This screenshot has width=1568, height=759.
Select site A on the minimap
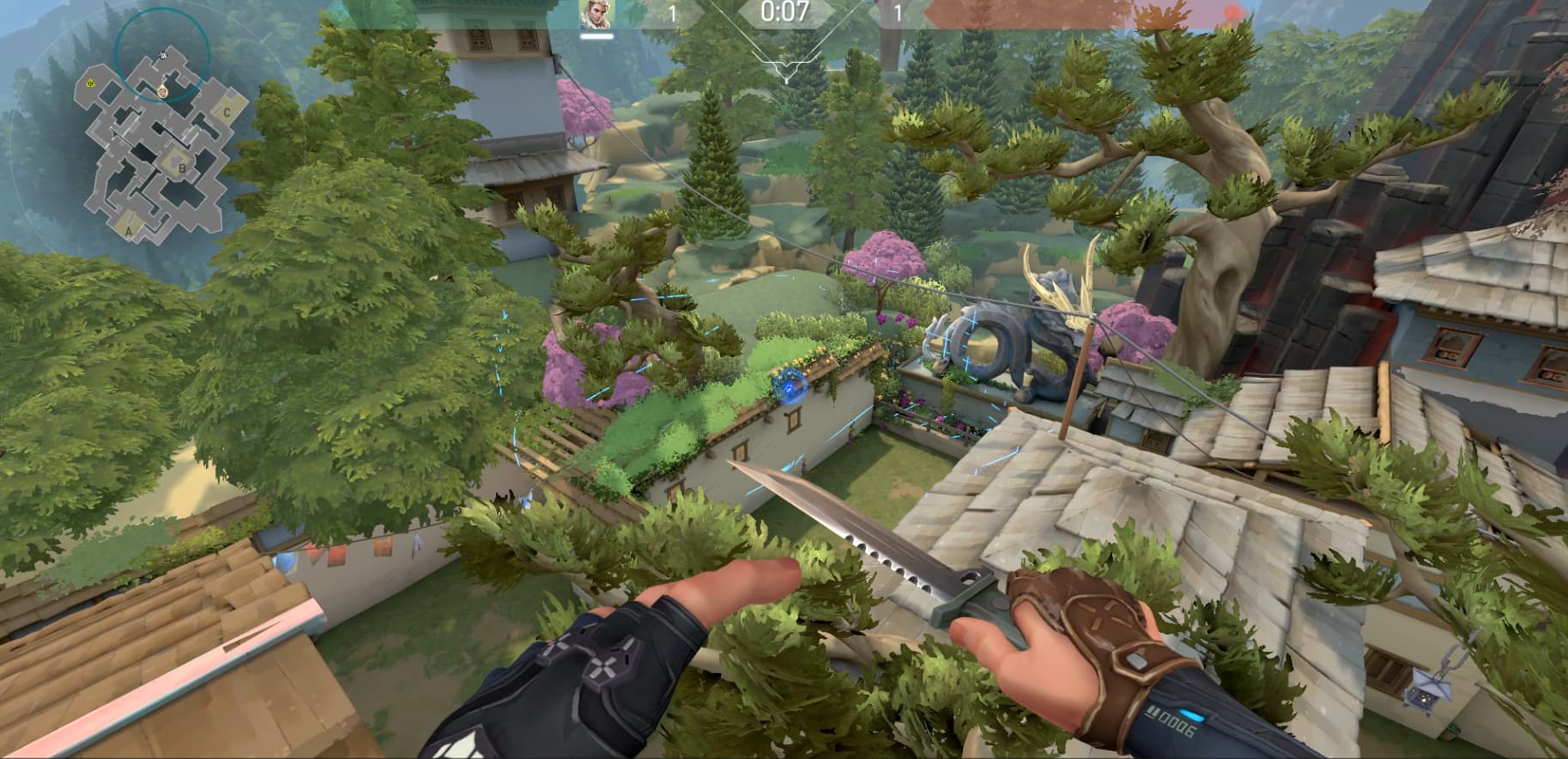click(x=130, y=230)
